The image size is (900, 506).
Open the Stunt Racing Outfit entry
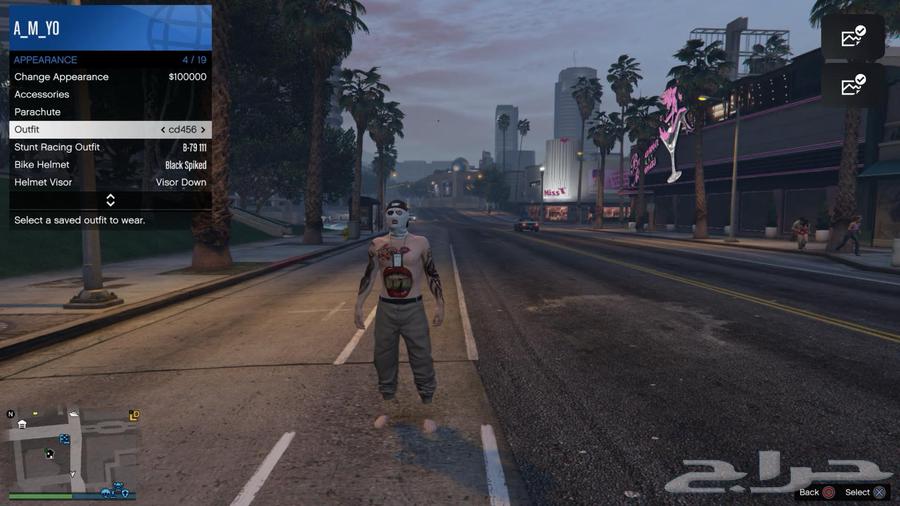pos(110,148)
